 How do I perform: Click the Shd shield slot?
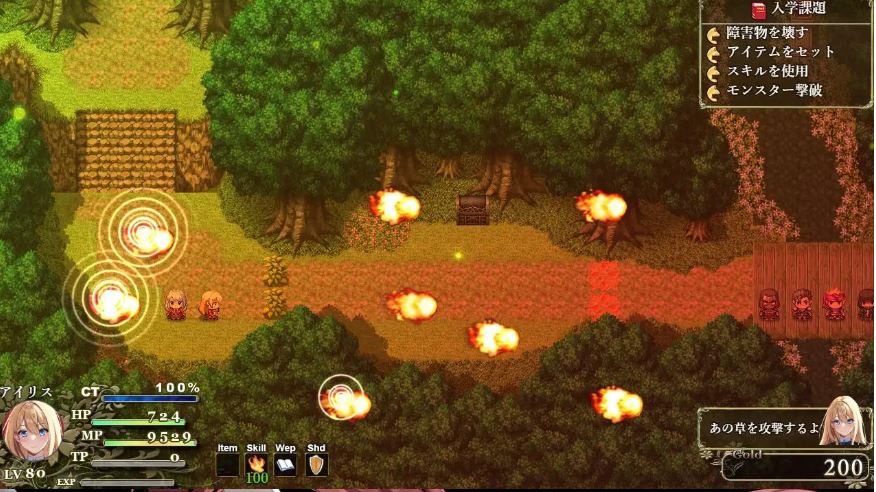click(x=316, y=464)
